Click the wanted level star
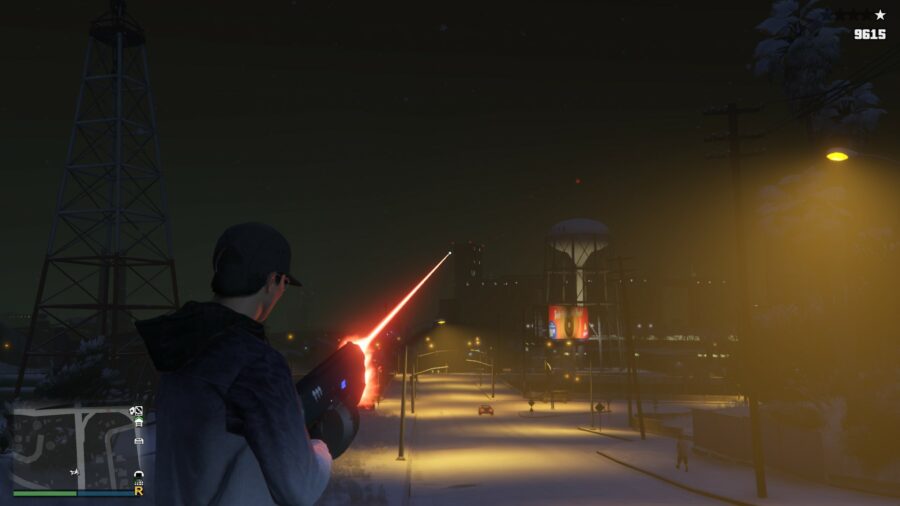 click(880, 15)
